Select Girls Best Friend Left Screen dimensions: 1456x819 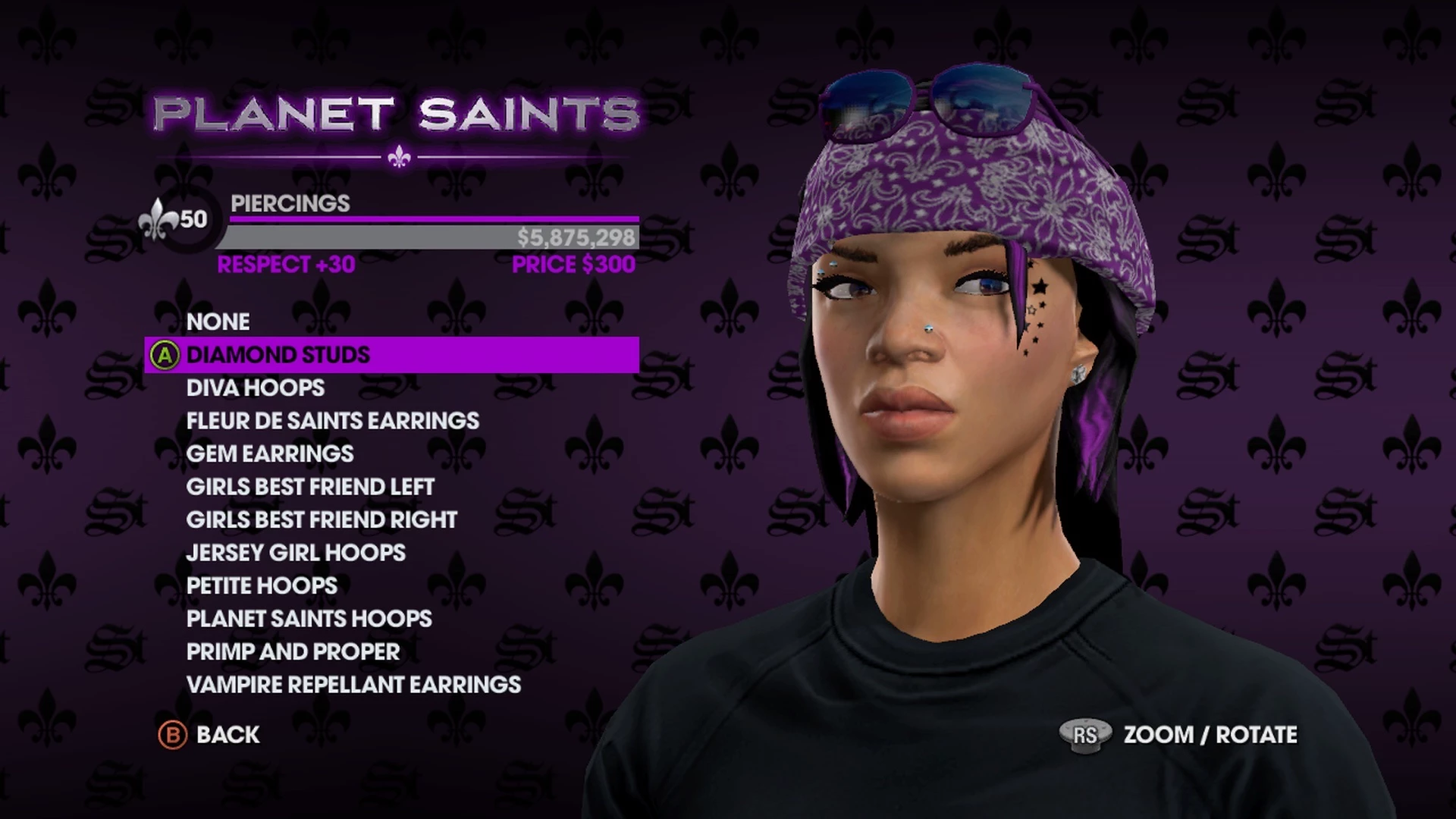click(x=310, y=487)
